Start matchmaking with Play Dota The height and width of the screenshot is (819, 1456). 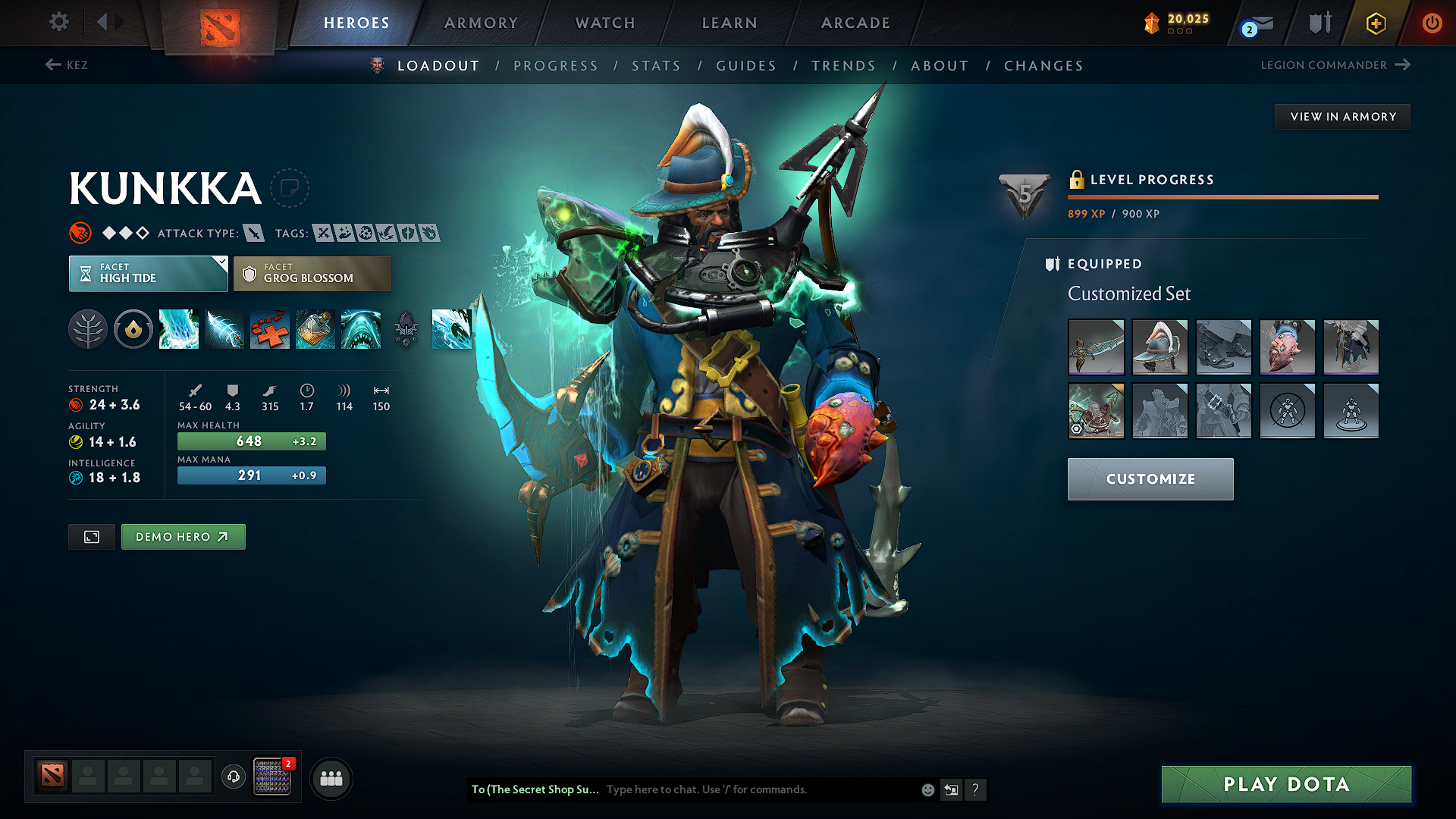[x=1286, y=784]
